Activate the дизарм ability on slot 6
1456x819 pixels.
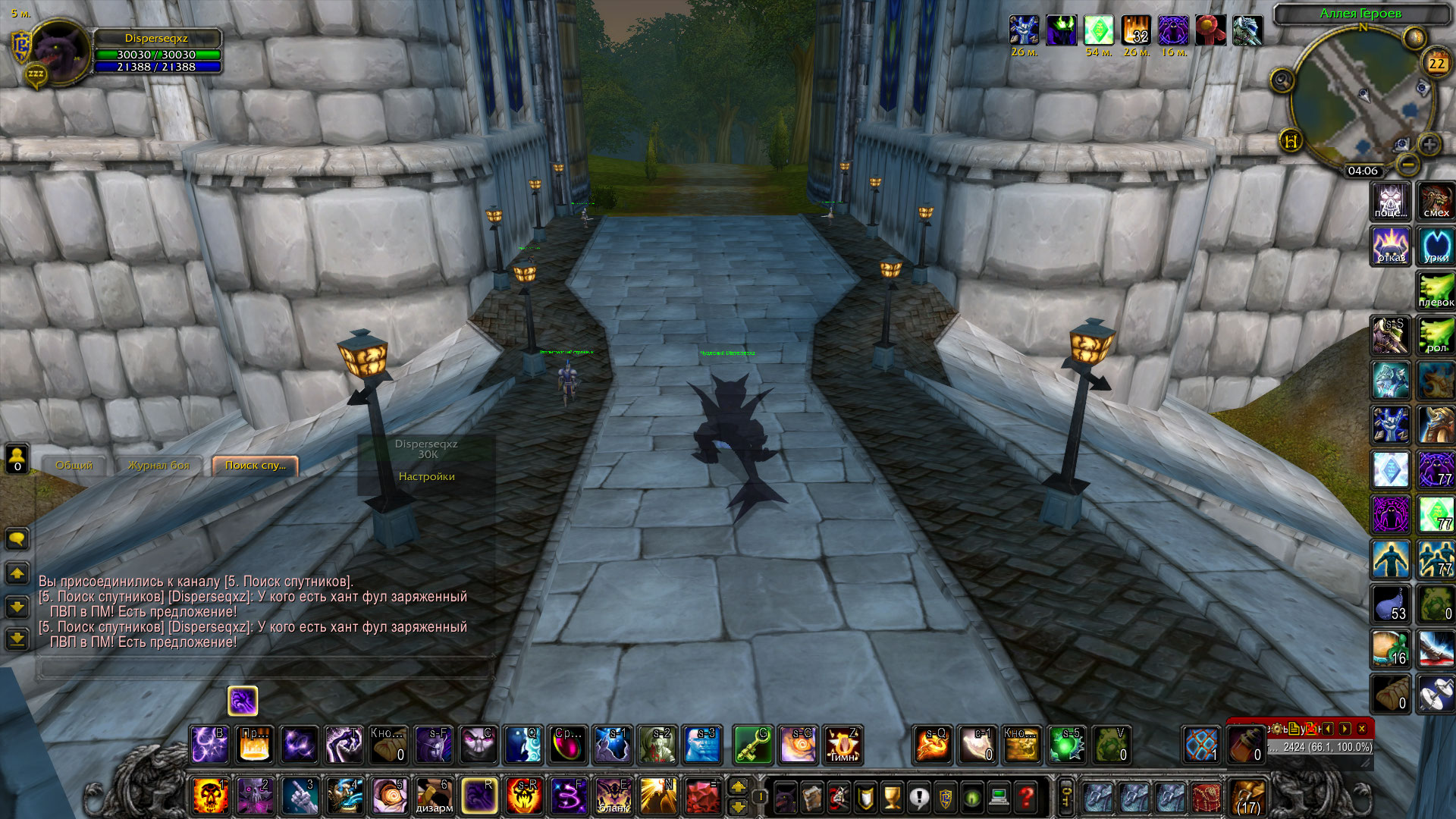click(x=435, y=796)
